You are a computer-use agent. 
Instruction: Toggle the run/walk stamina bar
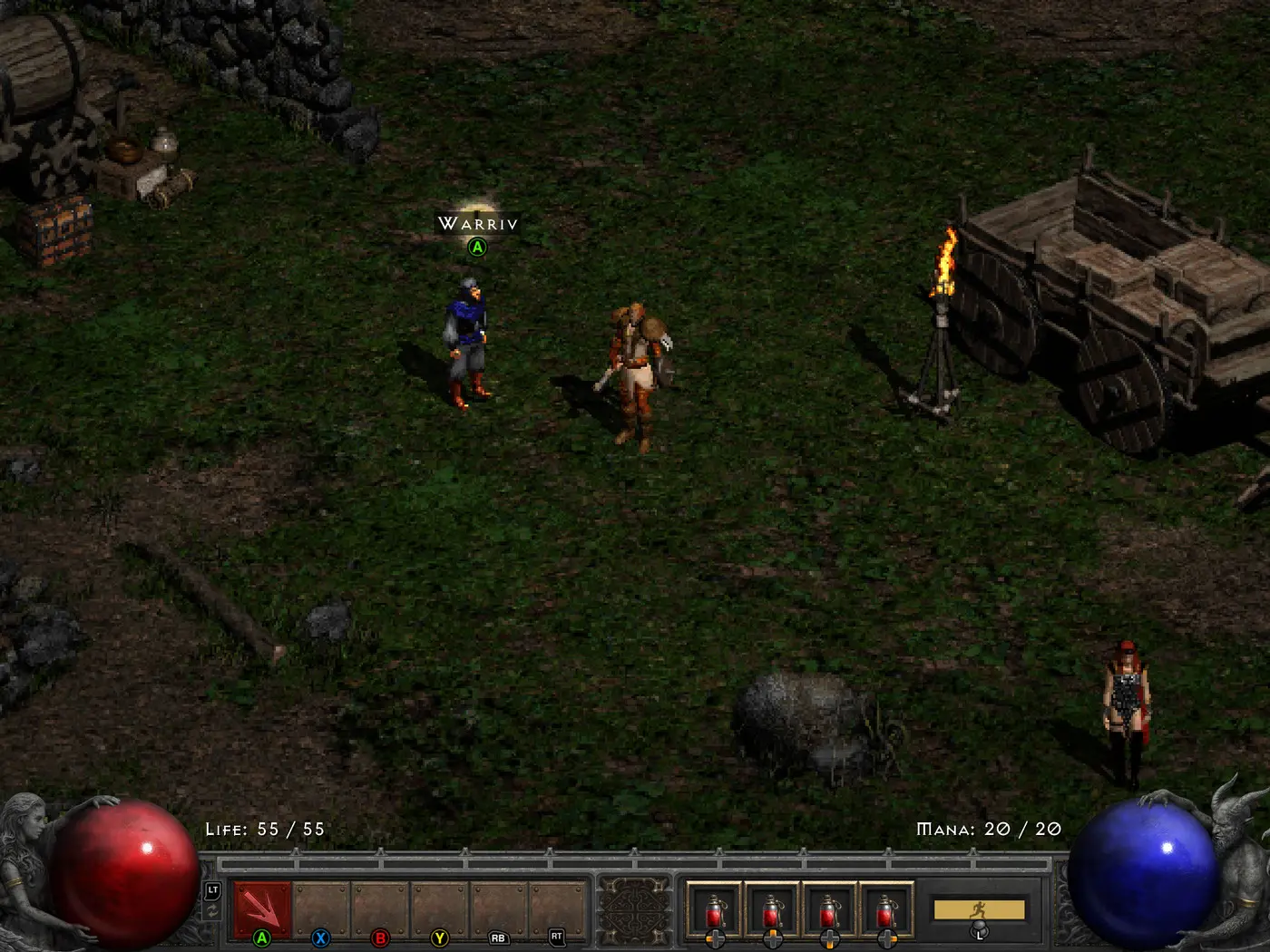click(x=979, y=909)
